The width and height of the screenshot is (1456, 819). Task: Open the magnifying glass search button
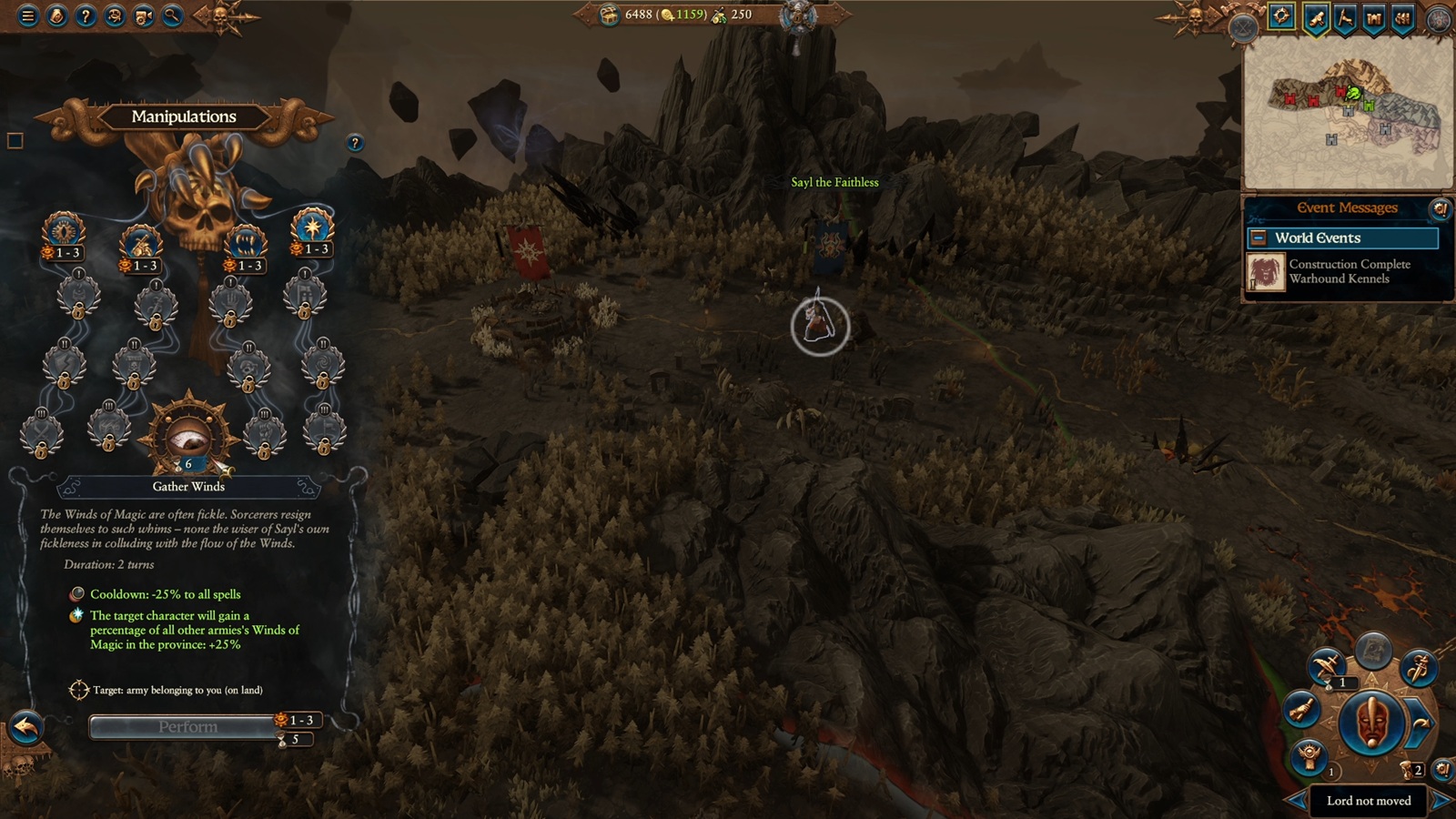172,15
